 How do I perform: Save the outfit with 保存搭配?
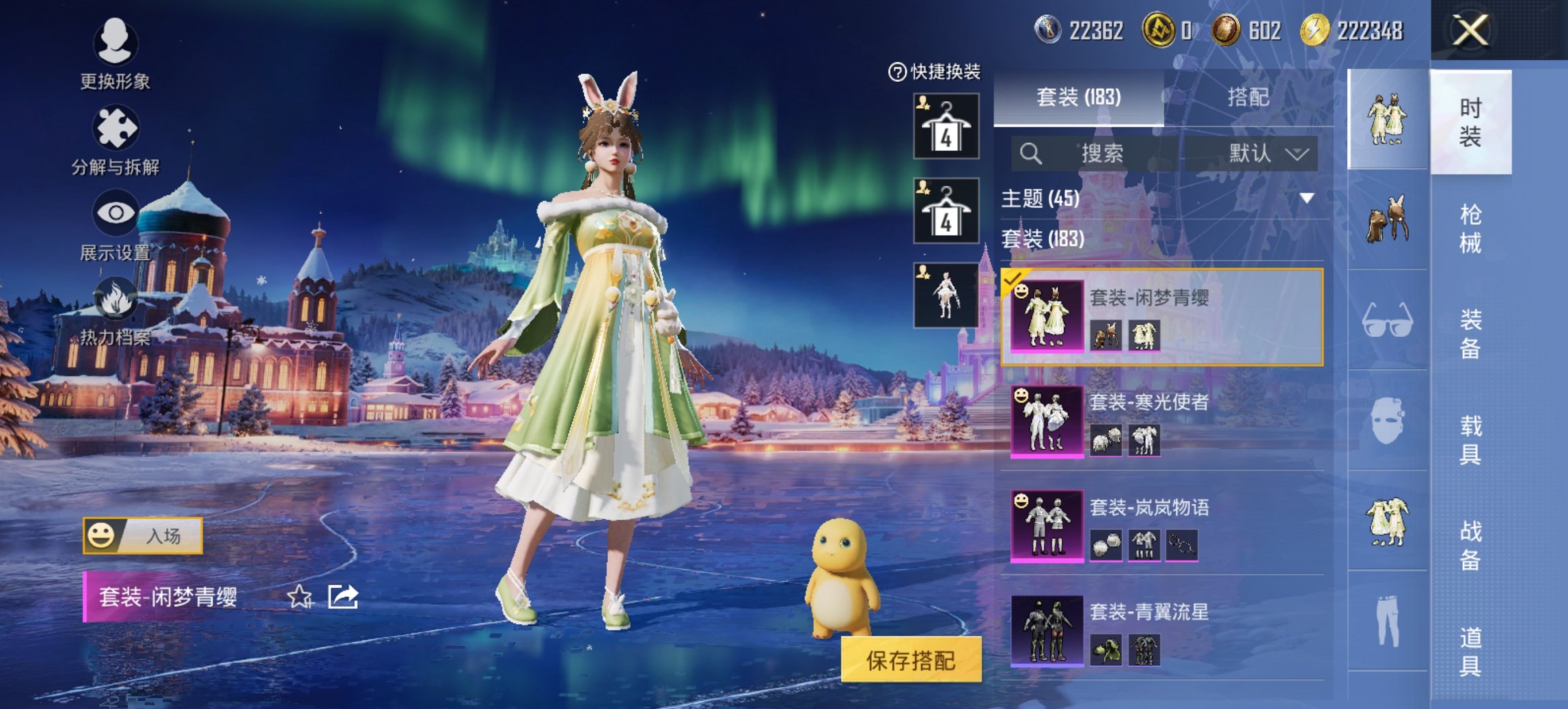pos(911,660)
